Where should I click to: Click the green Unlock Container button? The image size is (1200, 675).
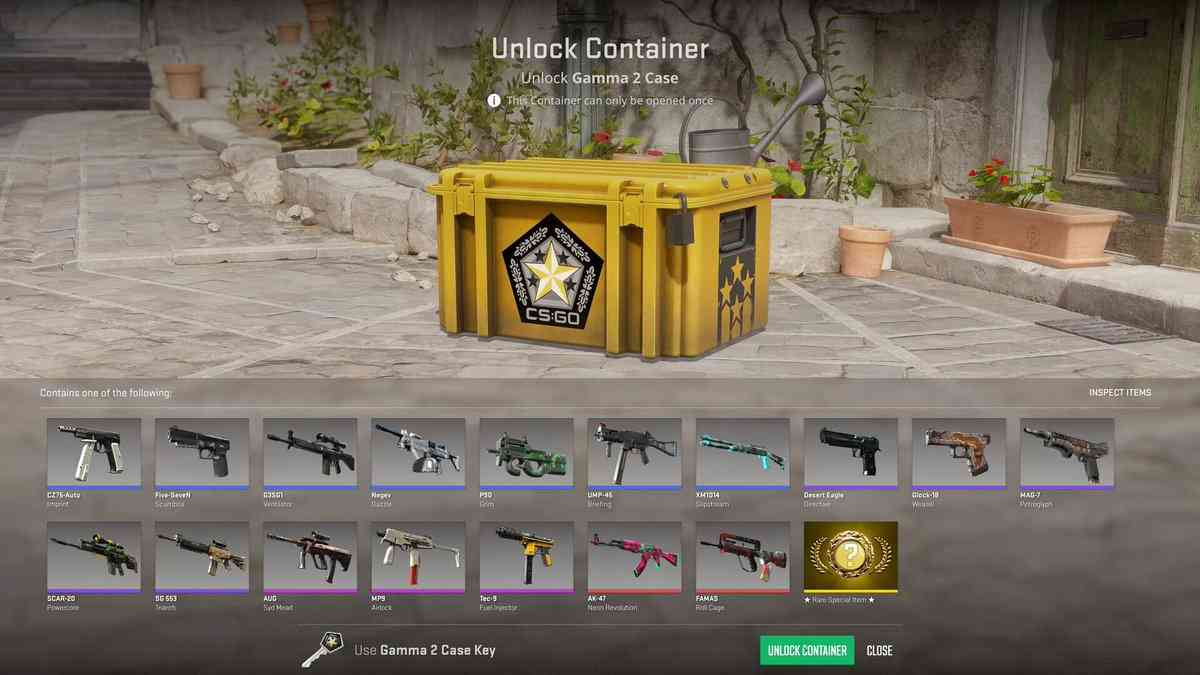tap(807, 650)
